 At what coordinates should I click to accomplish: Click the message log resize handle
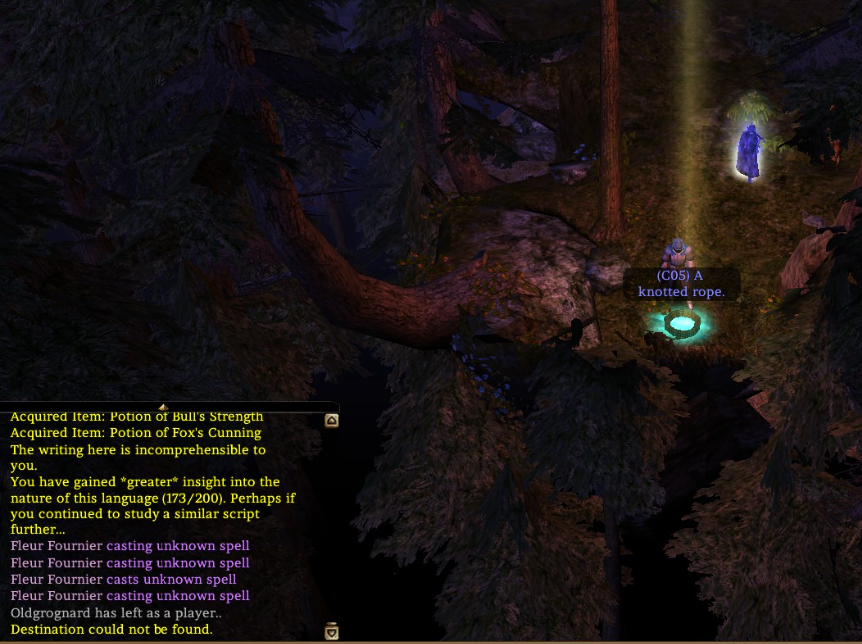(162, 407)
